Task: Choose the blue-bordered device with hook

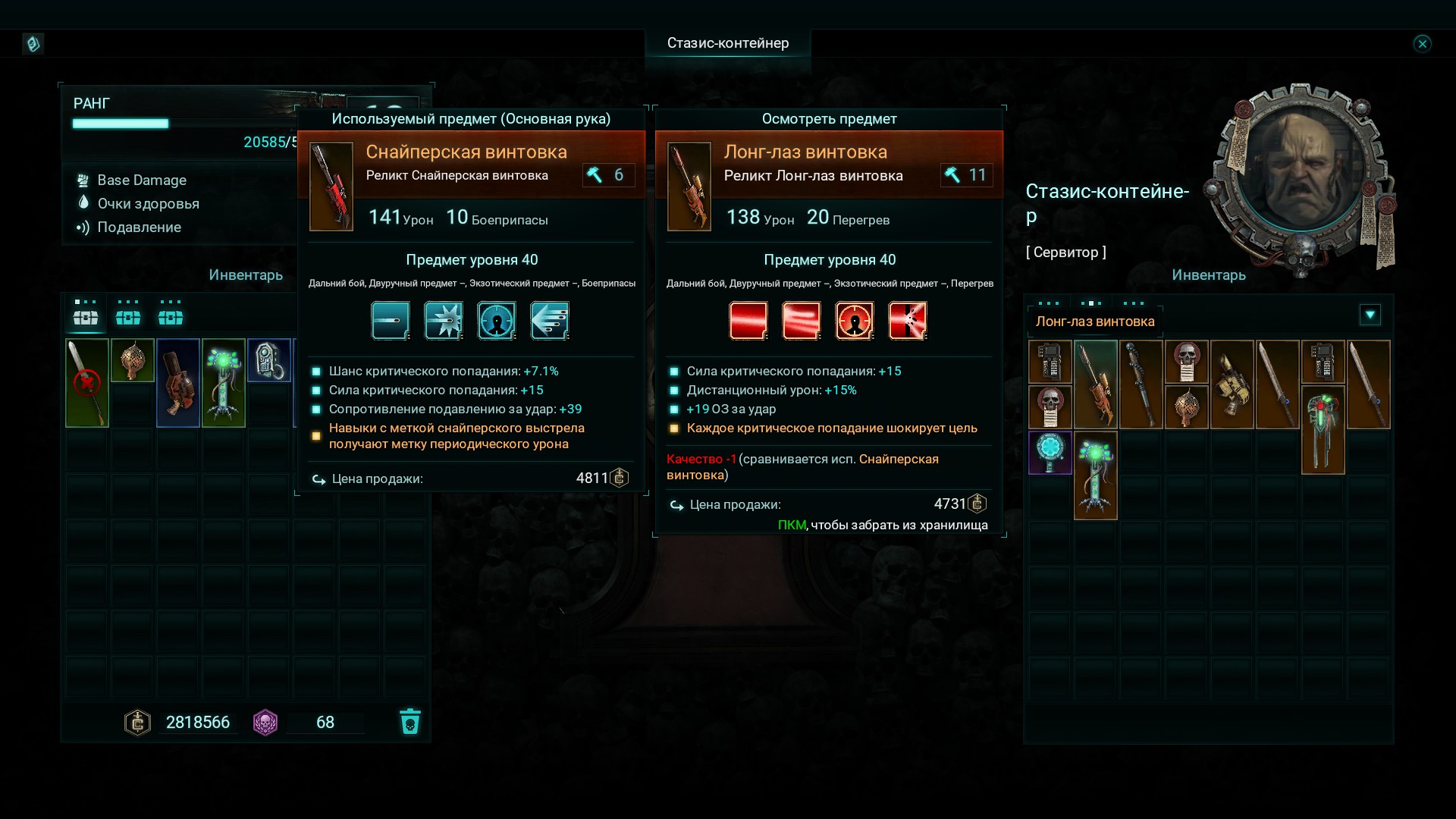Action: click(269, 360)
